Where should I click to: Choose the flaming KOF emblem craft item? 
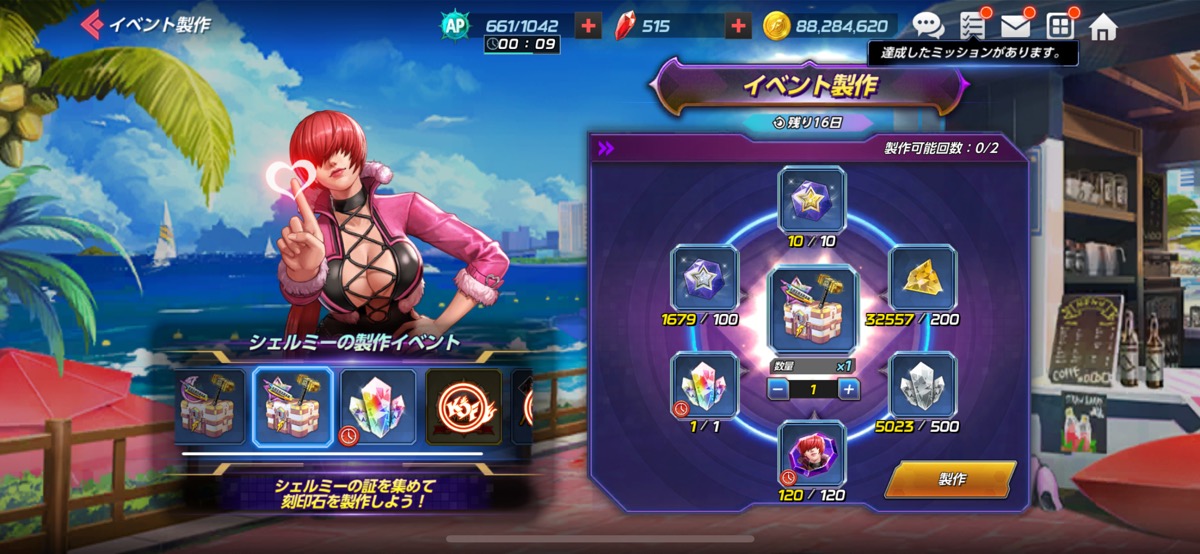[464, 406]
